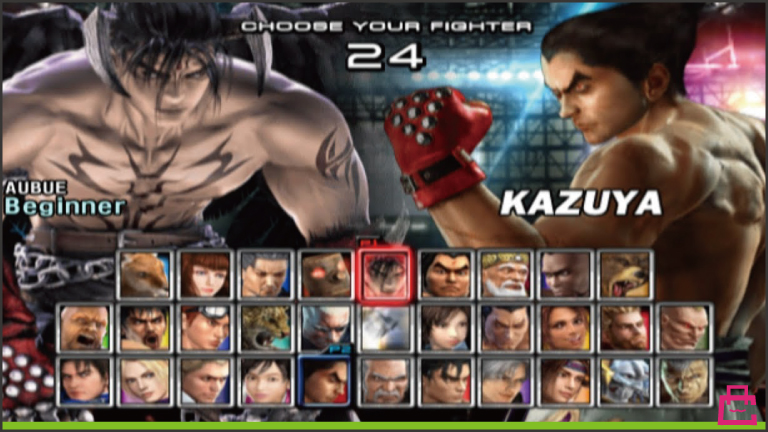Viewport: 768px width, 432px height.
Task: Select the Devil Jin portrait highlighted in red
Action: tap(385, 275)
